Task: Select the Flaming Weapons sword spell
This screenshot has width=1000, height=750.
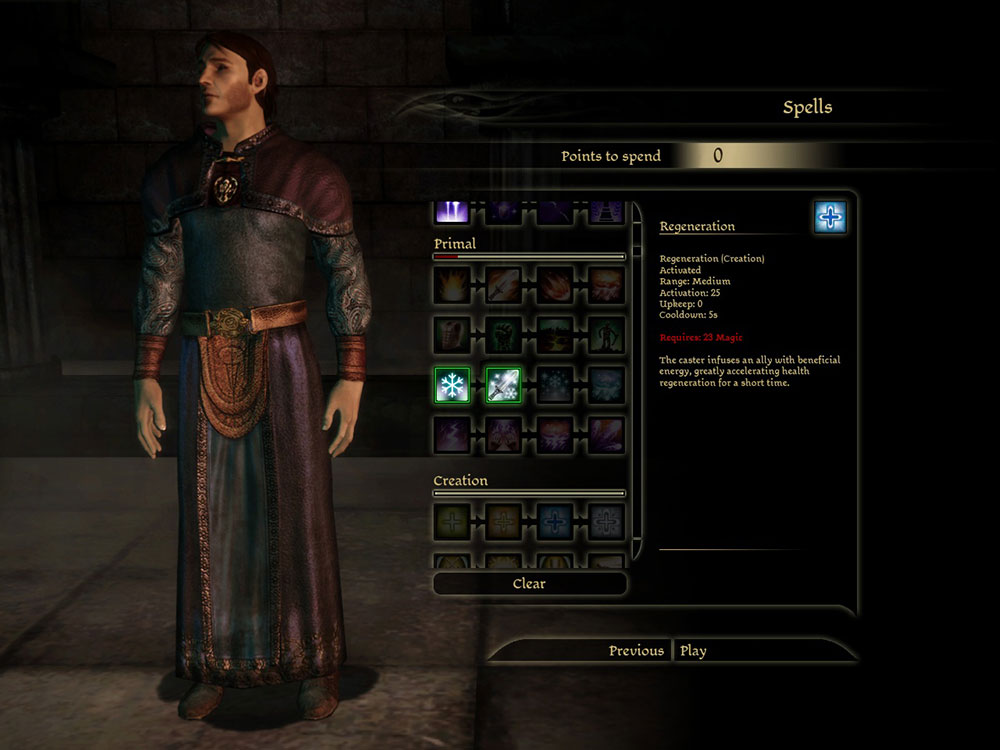Action: [503, 285]
